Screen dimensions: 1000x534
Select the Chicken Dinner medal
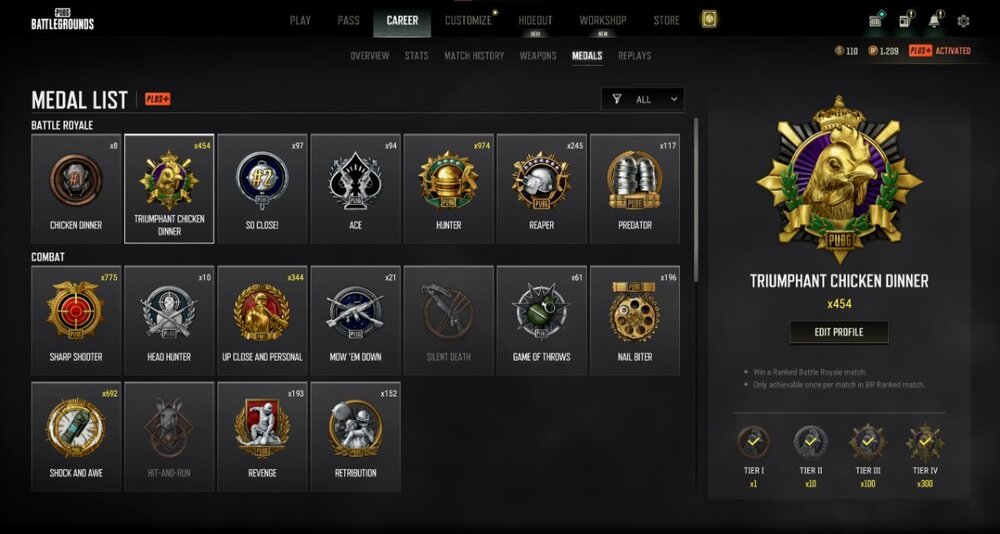(76, 189)
